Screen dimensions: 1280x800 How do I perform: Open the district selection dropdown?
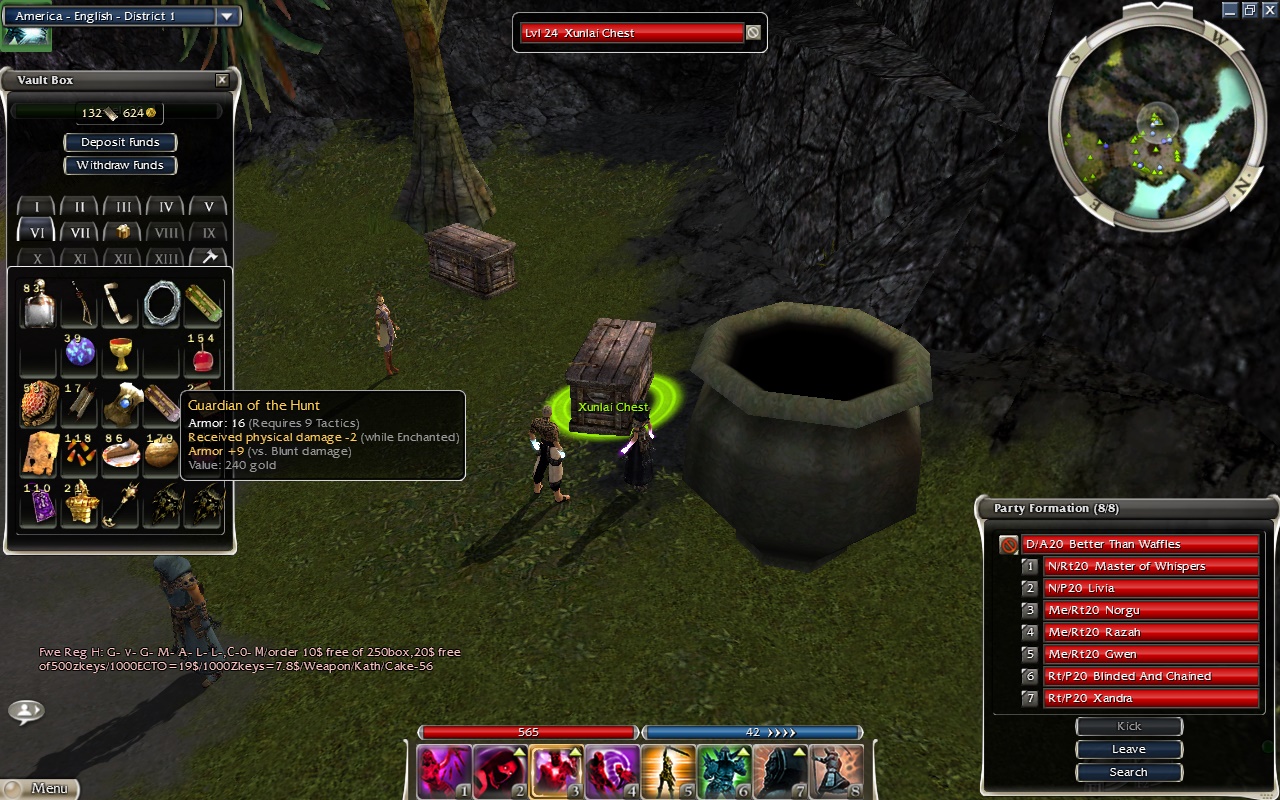point(227,16)
